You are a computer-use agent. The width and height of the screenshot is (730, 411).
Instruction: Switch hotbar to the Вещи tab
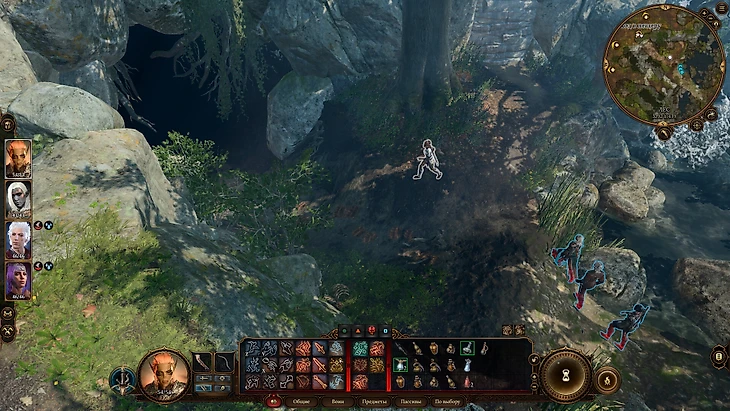[337, 401]
